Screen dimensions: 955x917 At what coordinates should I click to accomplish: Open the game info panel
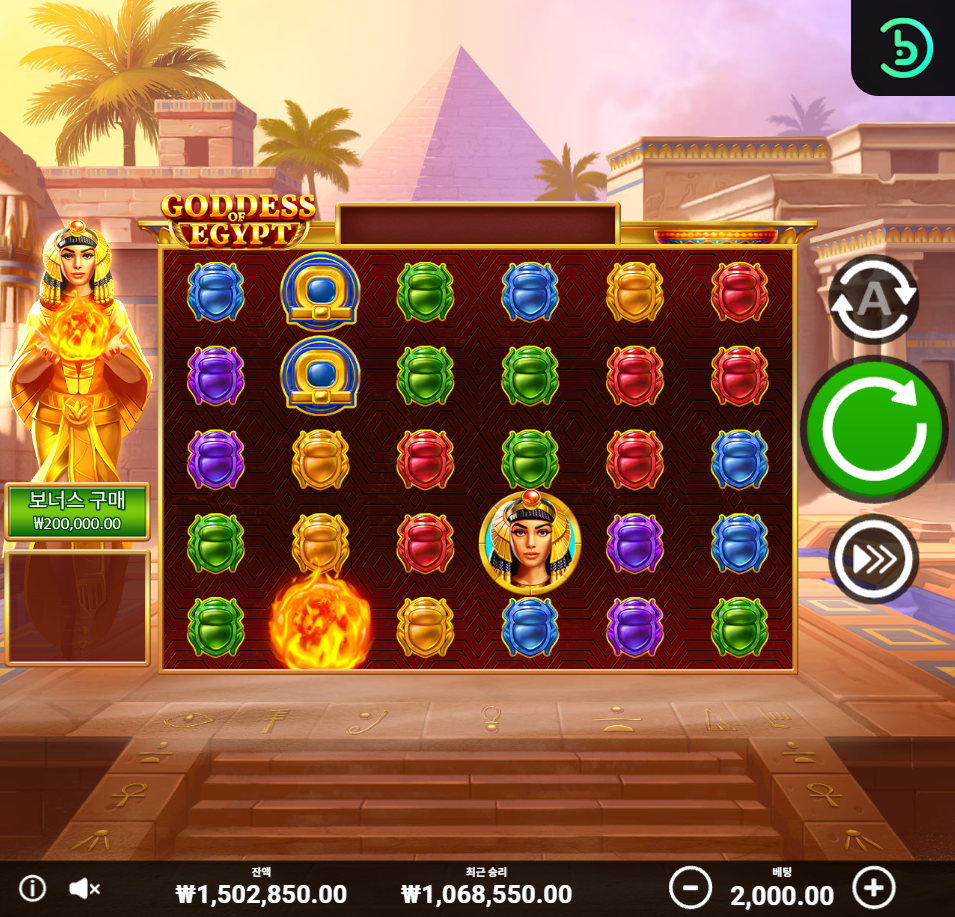click(x=33, y=888)
